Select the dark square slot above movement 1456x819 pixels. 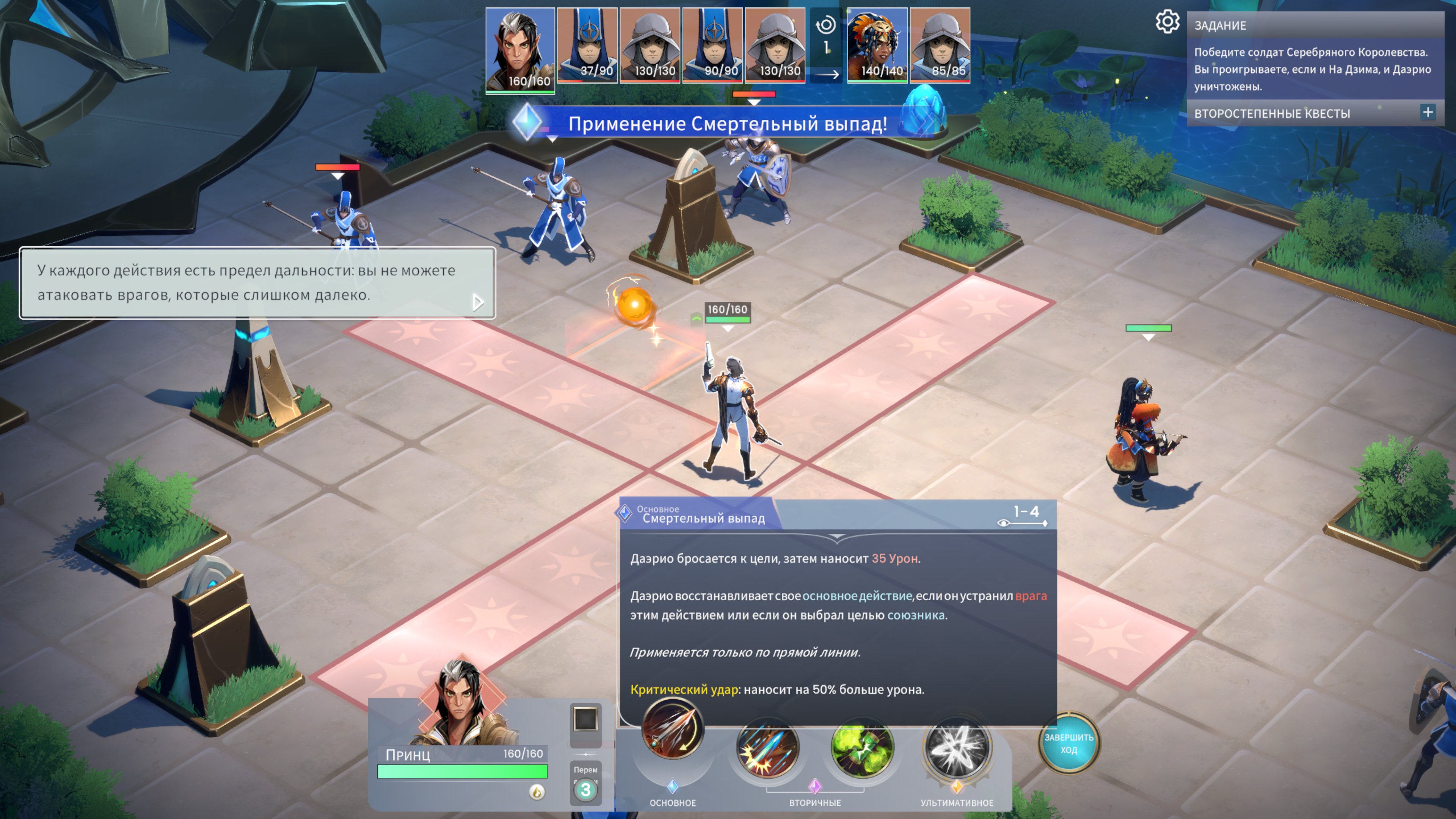[x=585, y=720]
